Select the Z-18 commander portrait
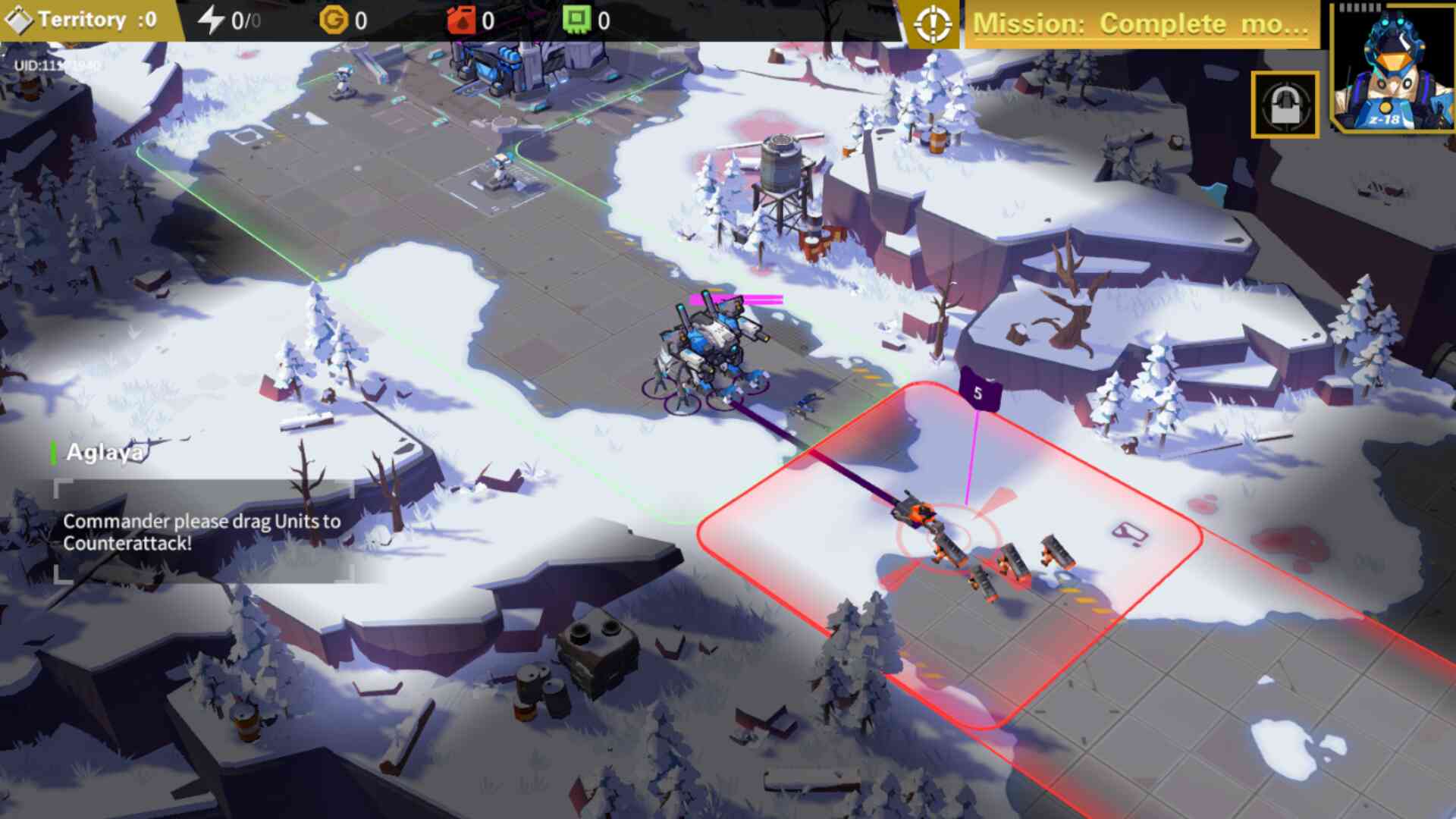 (1394, 68)
